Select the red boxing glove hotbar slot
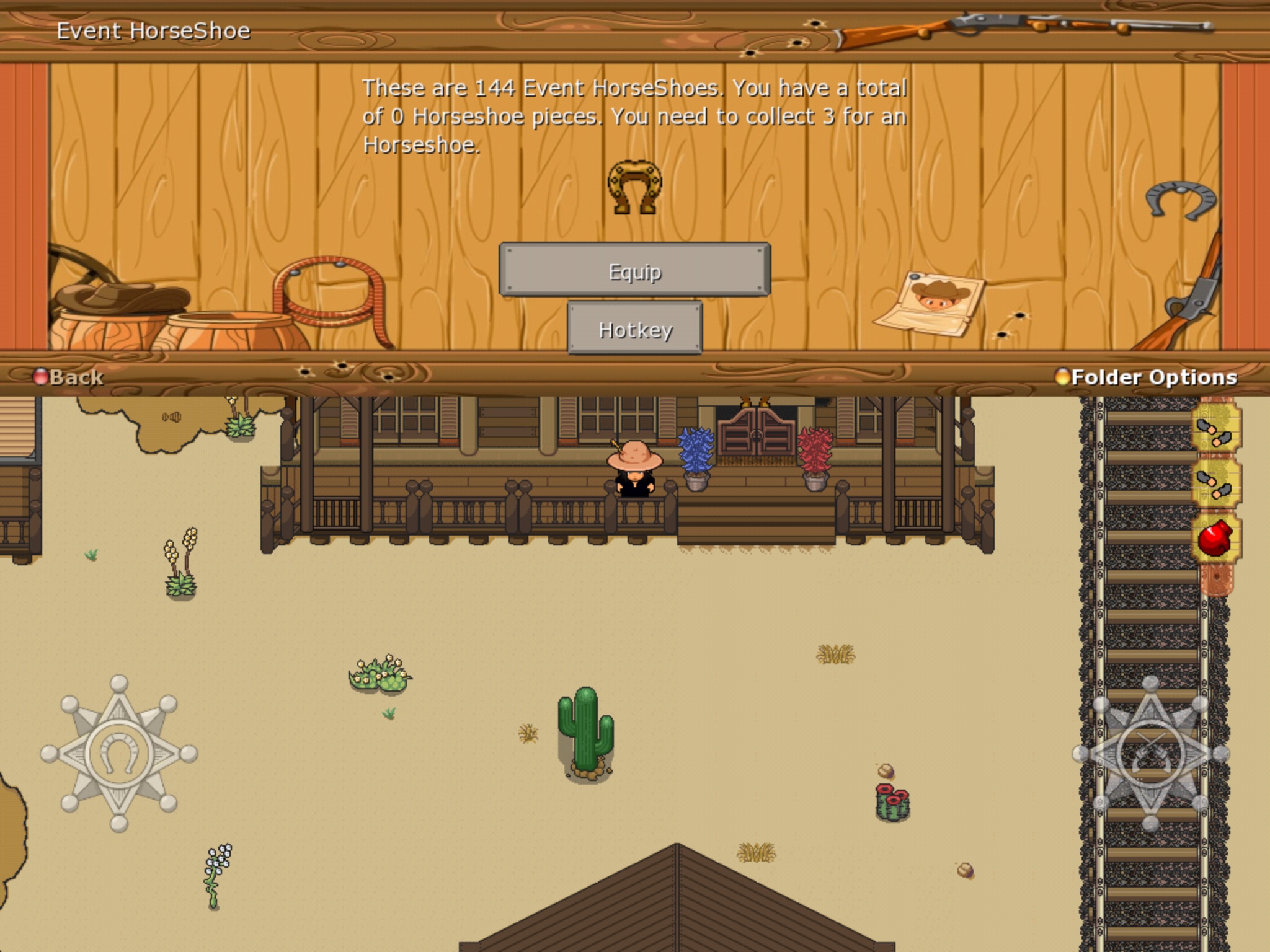Image resolution: width=1270 pixels, height=952 pixels. (x=1215, y=538)
